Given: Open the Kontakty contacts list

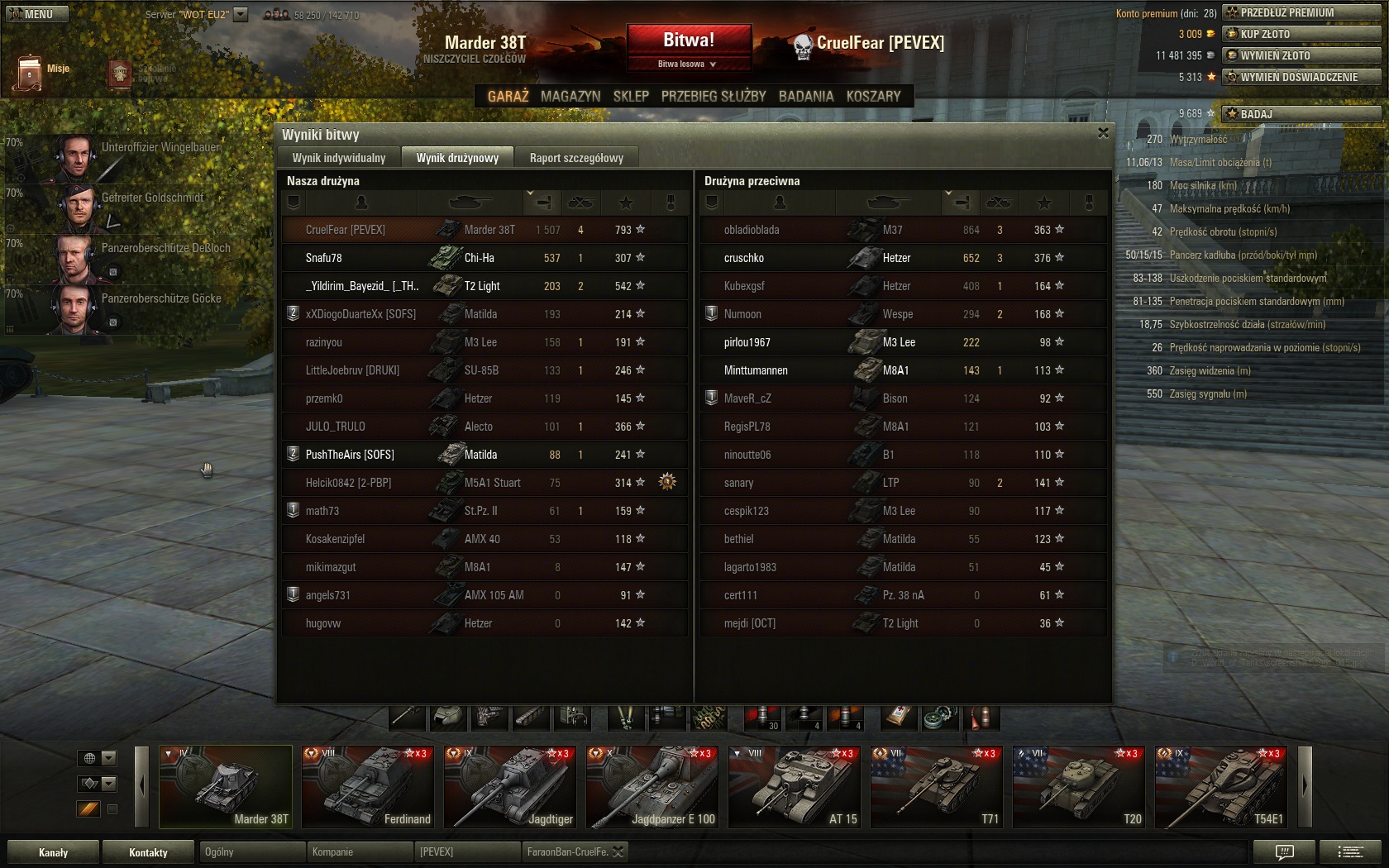Looking at the screenshot, I should [148, 852].
